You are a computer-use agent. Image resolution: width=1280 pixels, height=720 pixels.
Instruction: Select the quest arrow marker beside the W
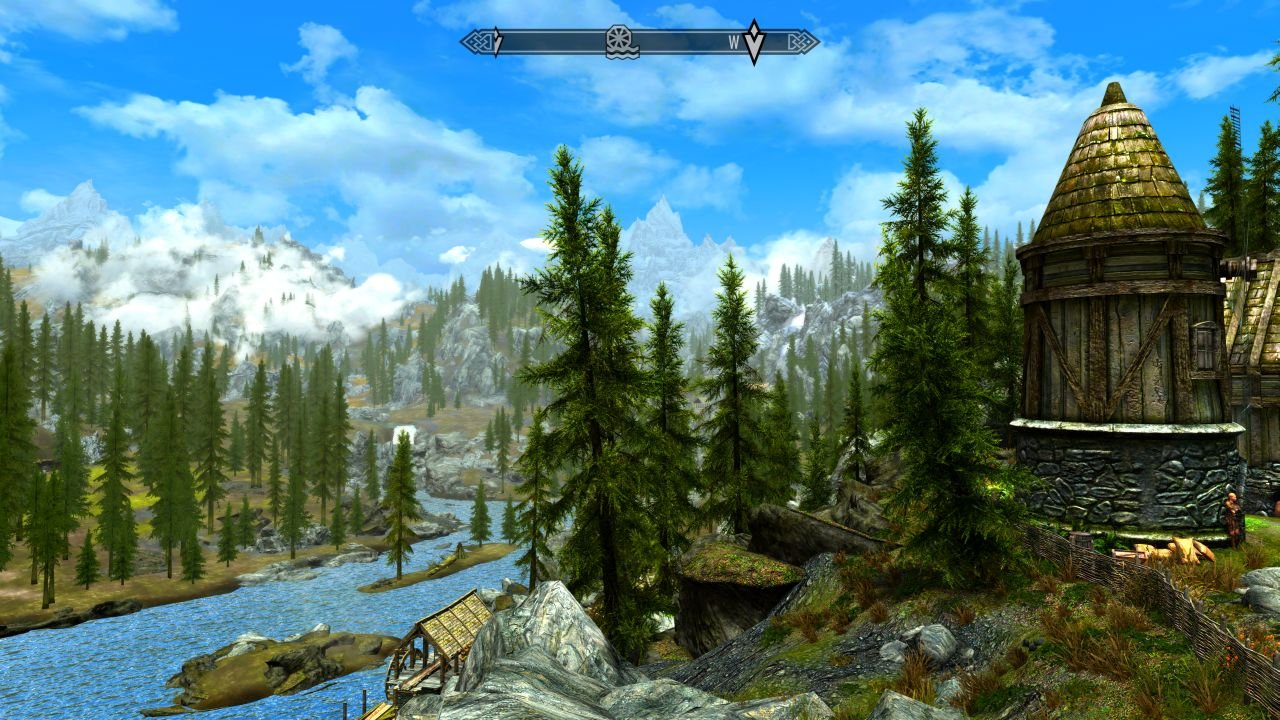coord(754,42)
